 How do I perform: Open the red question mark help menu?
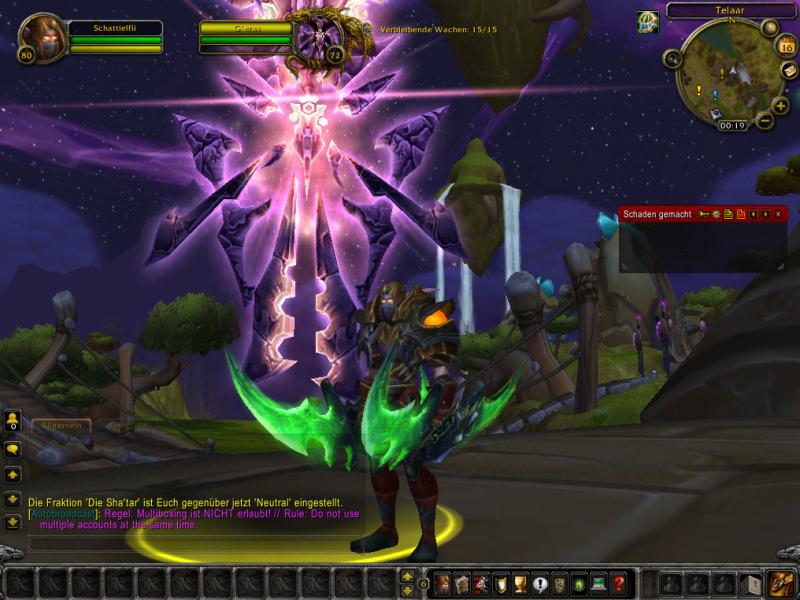[619, 584]
